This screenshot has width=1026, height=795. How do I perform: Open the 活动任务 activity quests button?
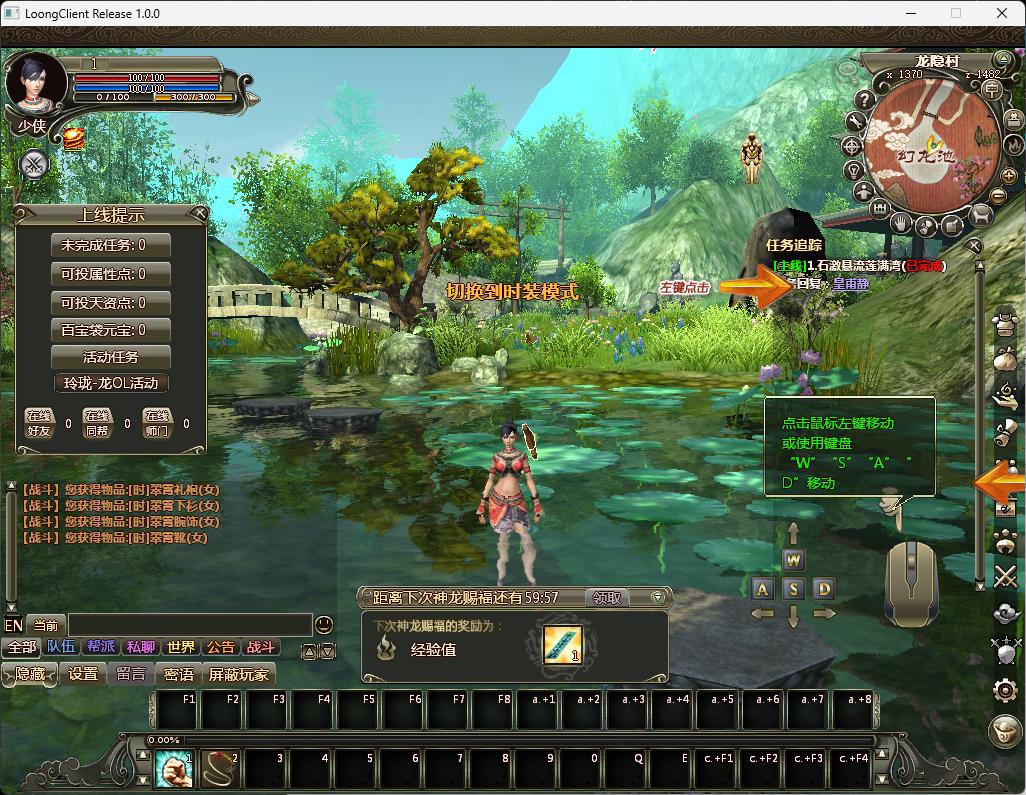(110, 356)
